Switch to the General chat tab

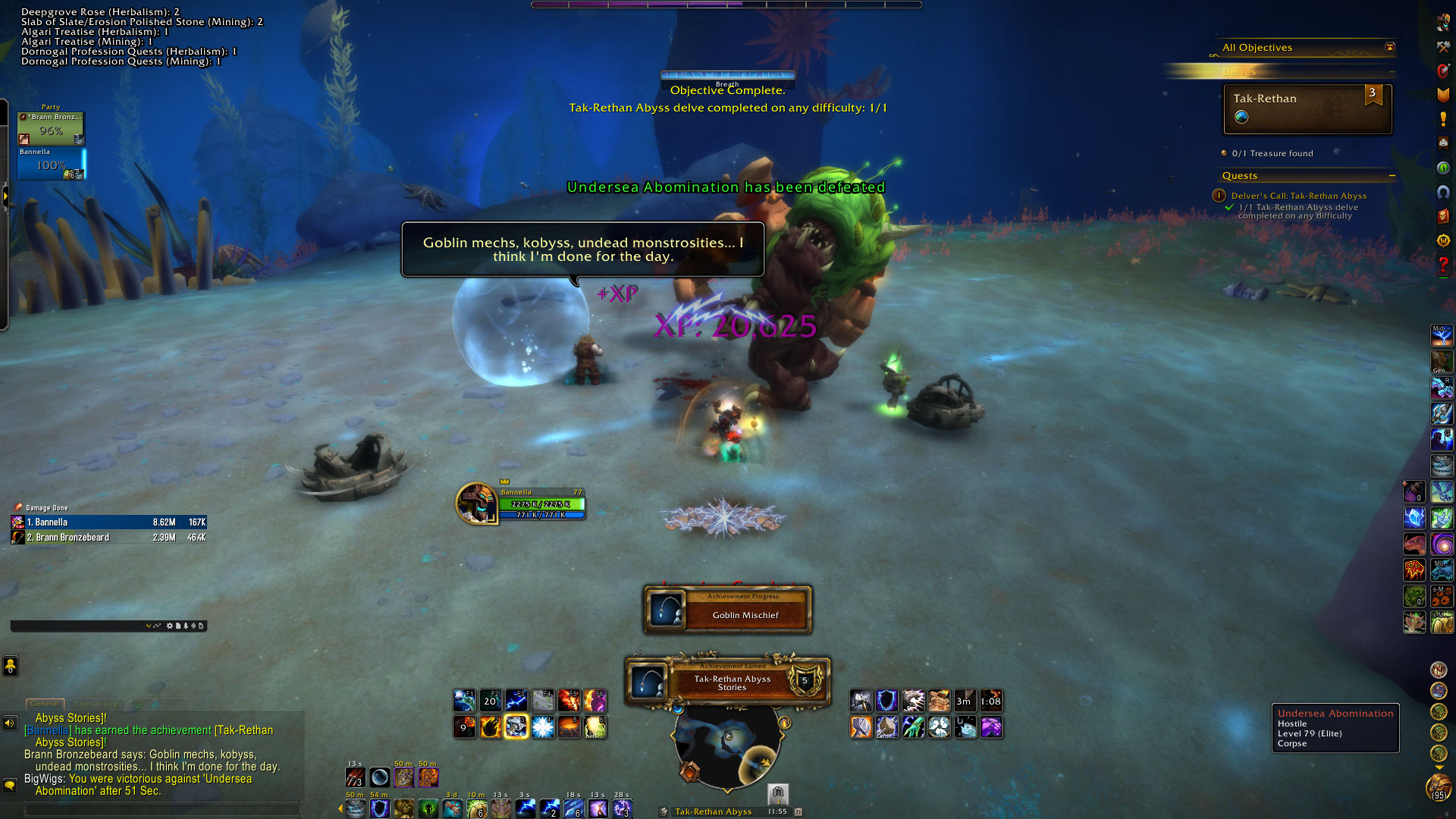coord(45,704)
